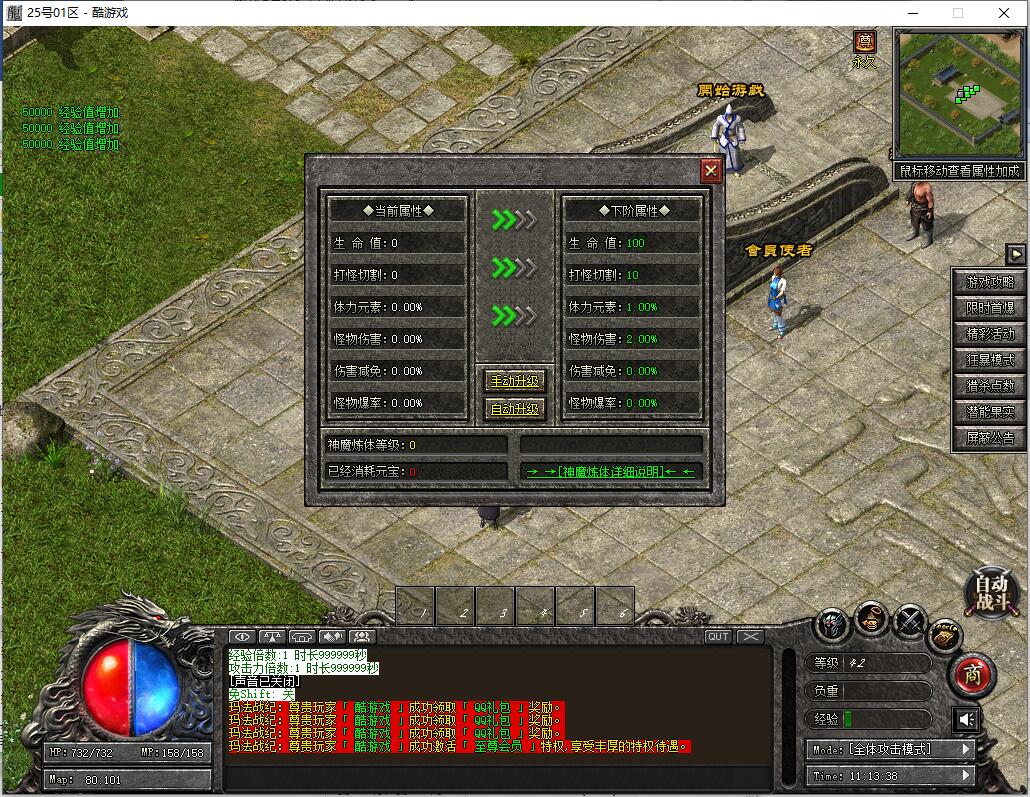Toggle sound with the speaker icon

coord(966,719)
